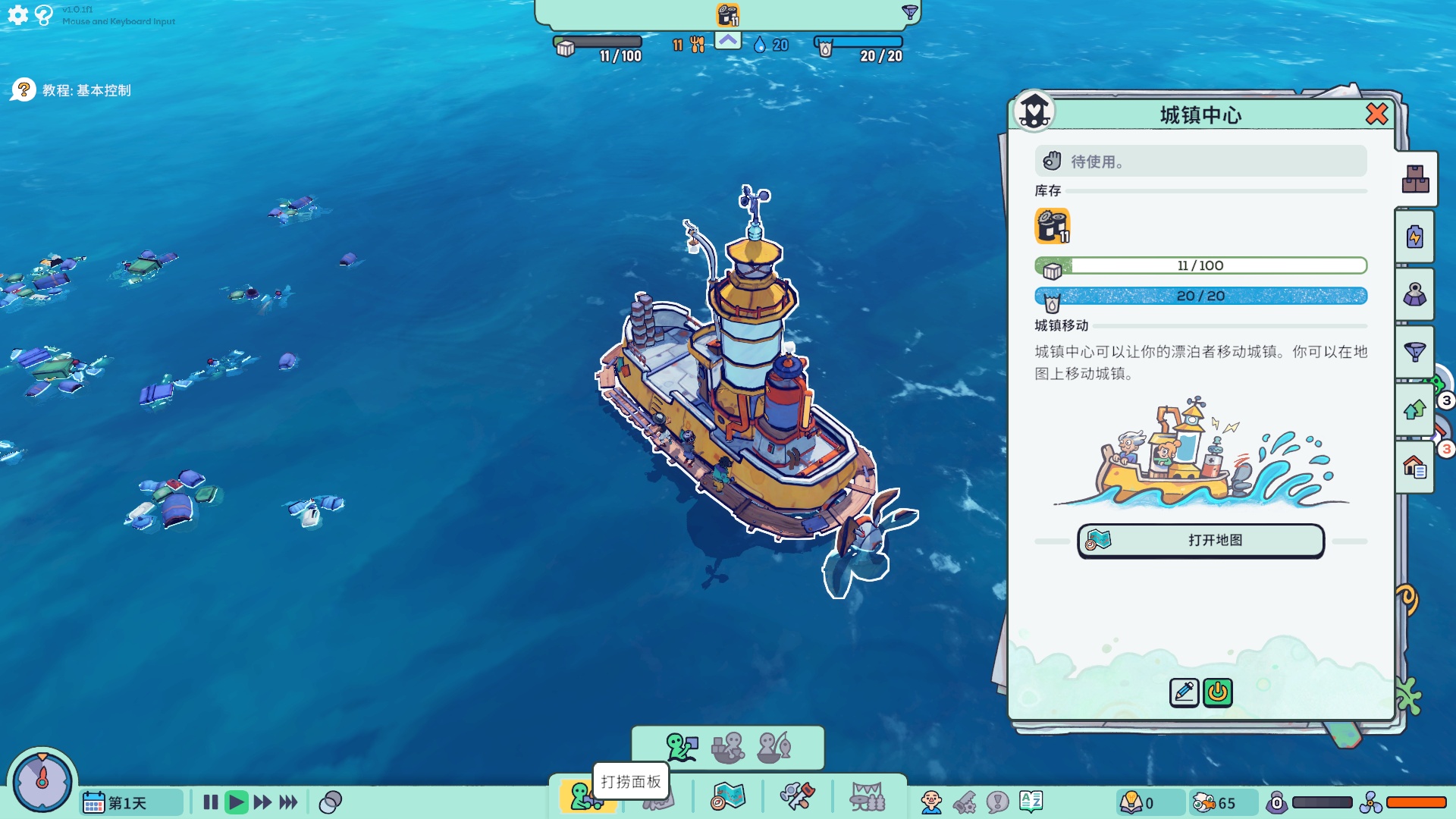Click the pencil rename button
Screen dimensions: 1456x819
click(x=1184, y=692)
